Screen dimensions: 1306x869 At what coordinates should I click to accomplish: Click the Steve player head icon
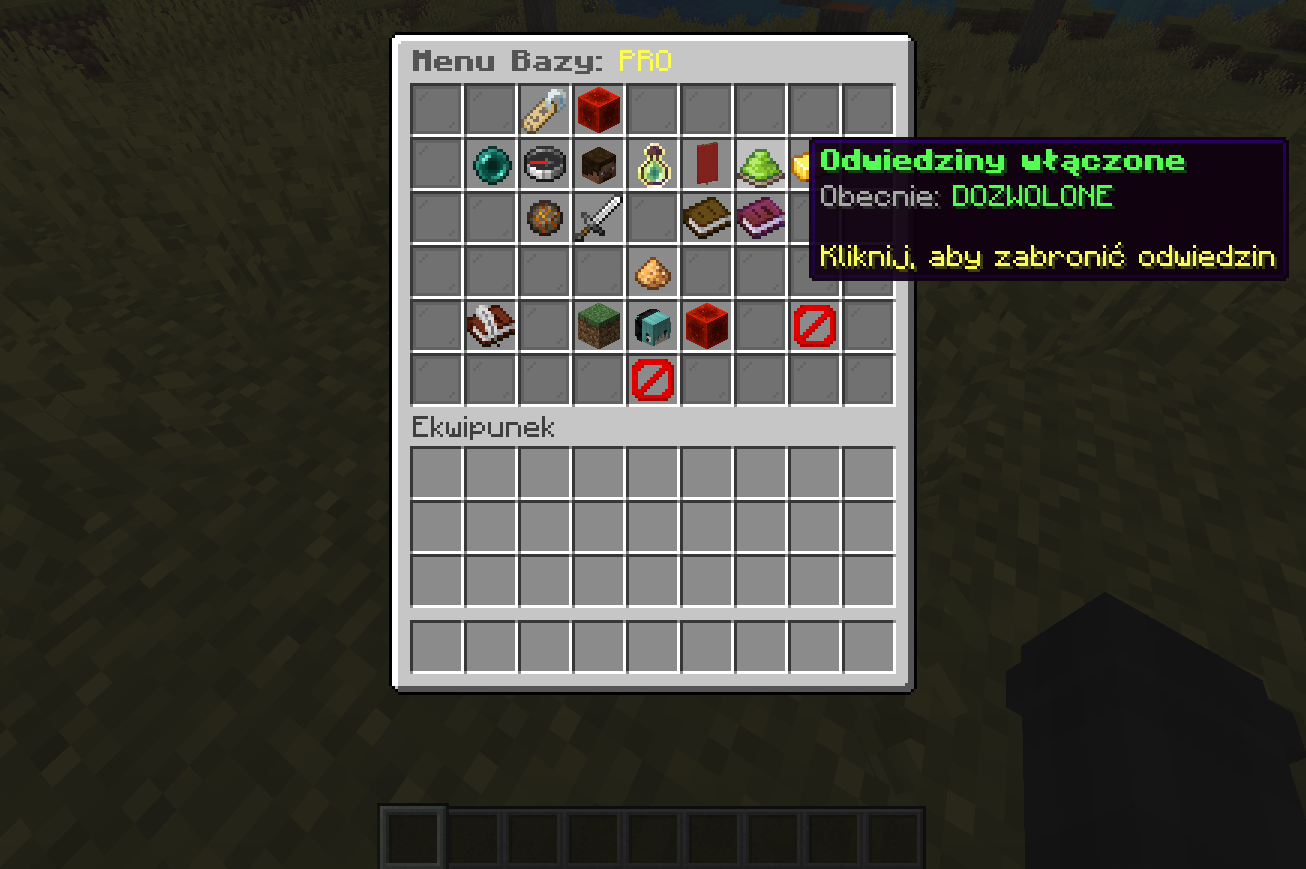(x=598, y=164)
